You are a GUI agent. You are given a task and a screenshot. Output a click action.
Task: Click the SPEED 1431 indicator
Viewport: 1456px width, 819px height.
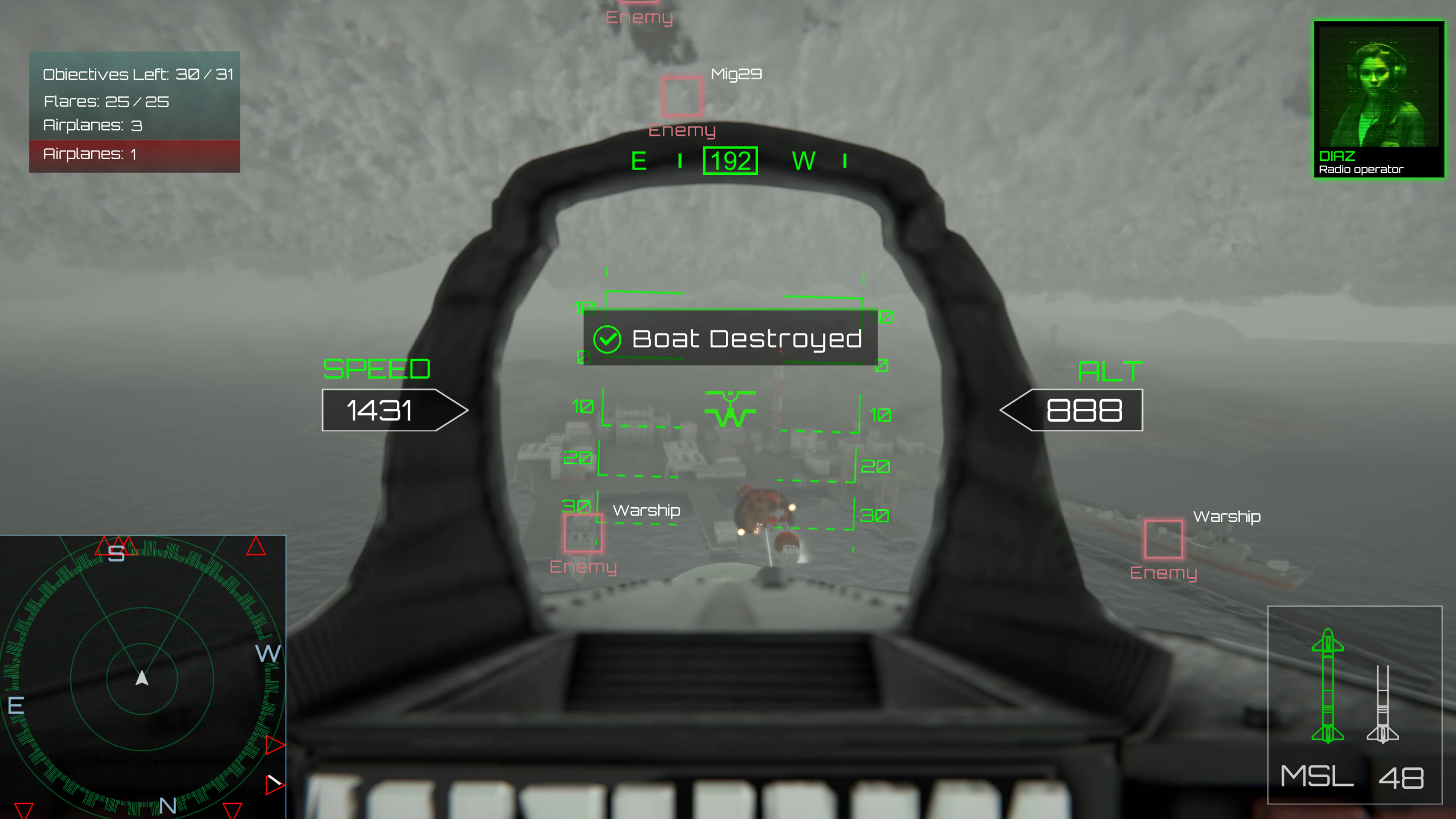tap(381, 410)
